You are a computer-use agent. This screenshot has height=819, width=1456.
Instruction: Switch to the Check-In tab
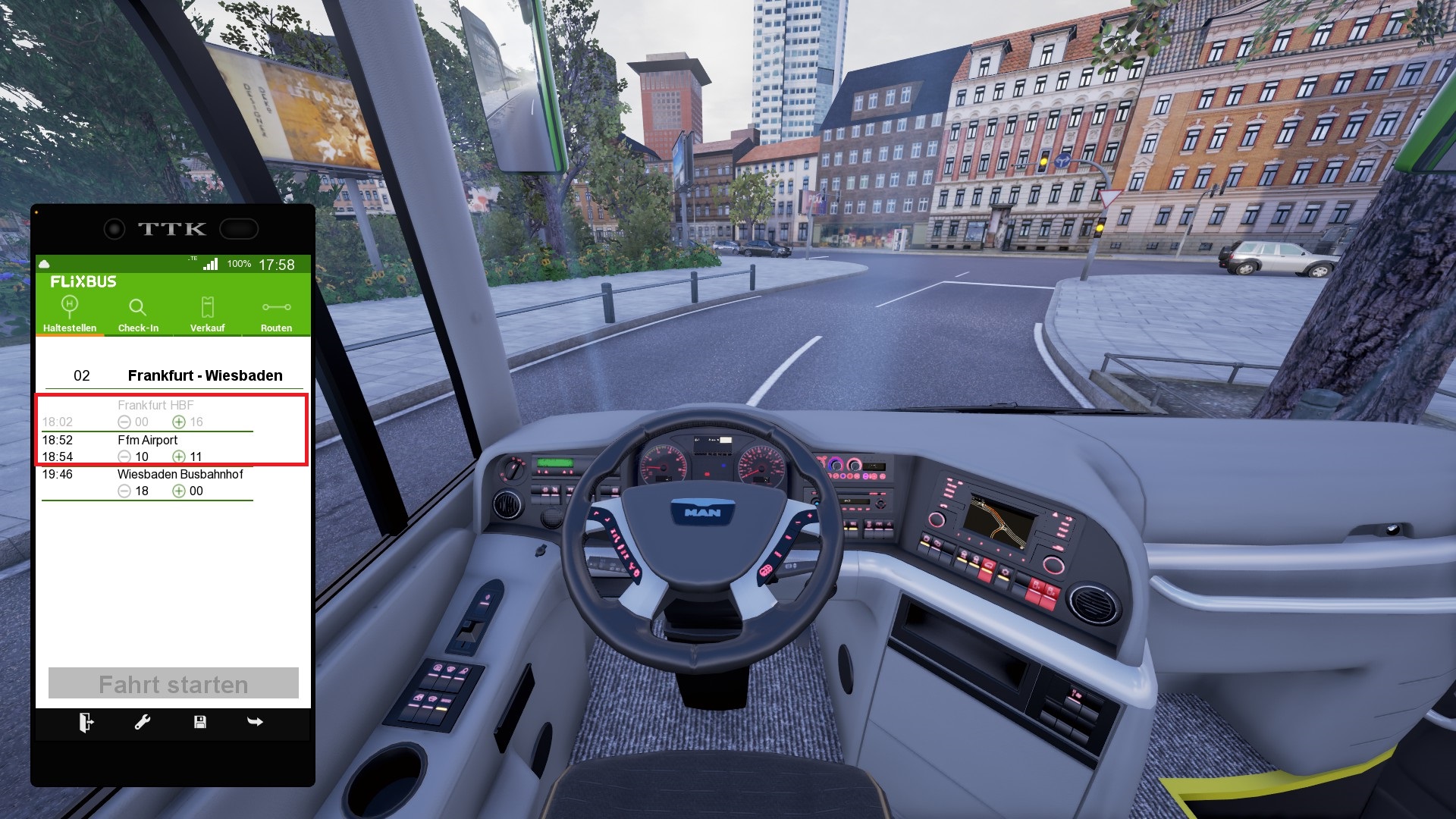coord(138,314)
